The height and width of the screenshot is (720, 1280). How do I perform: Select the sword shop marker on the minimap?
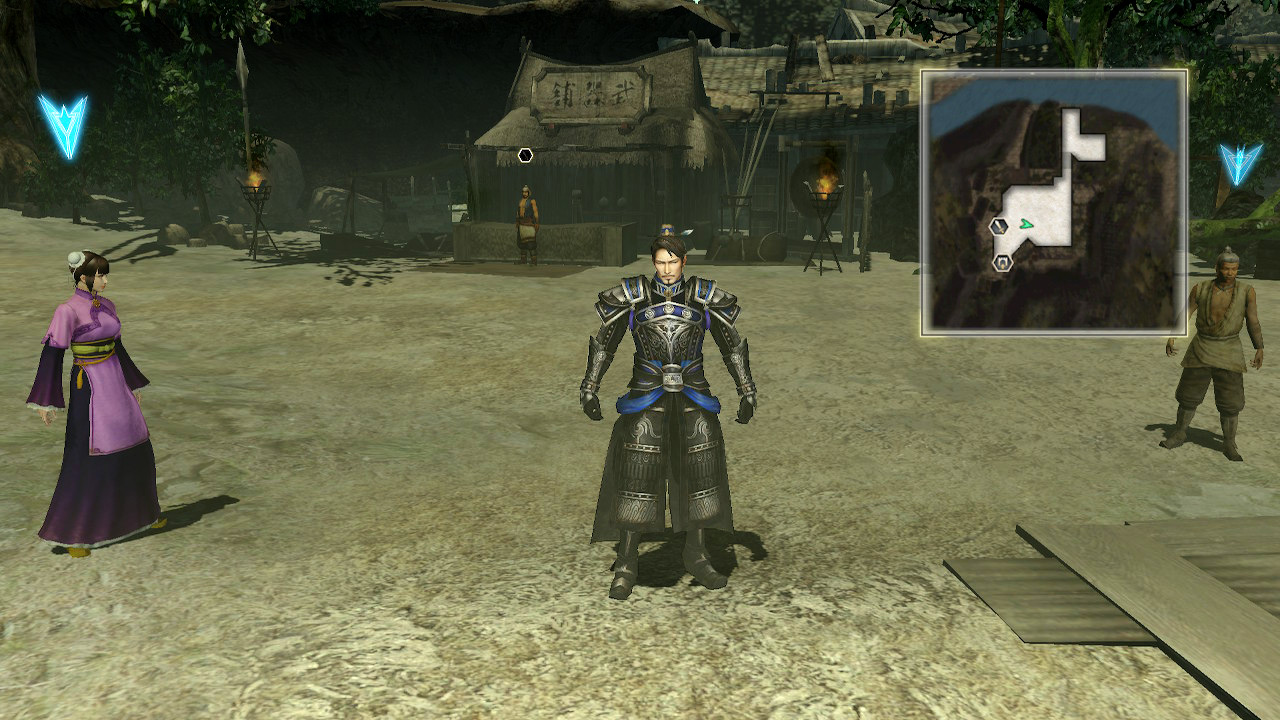point(998,227)
